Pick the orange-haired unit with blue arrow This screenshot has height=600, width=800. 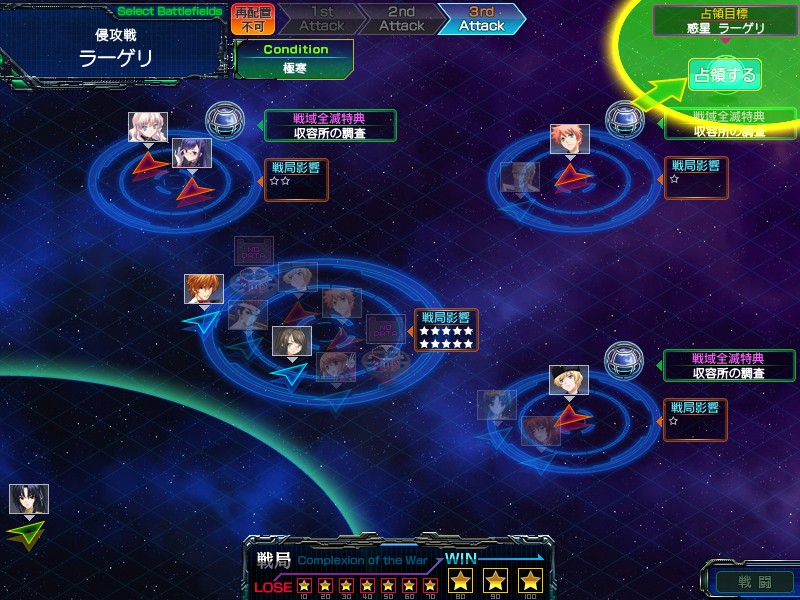(x=204, y=289)
